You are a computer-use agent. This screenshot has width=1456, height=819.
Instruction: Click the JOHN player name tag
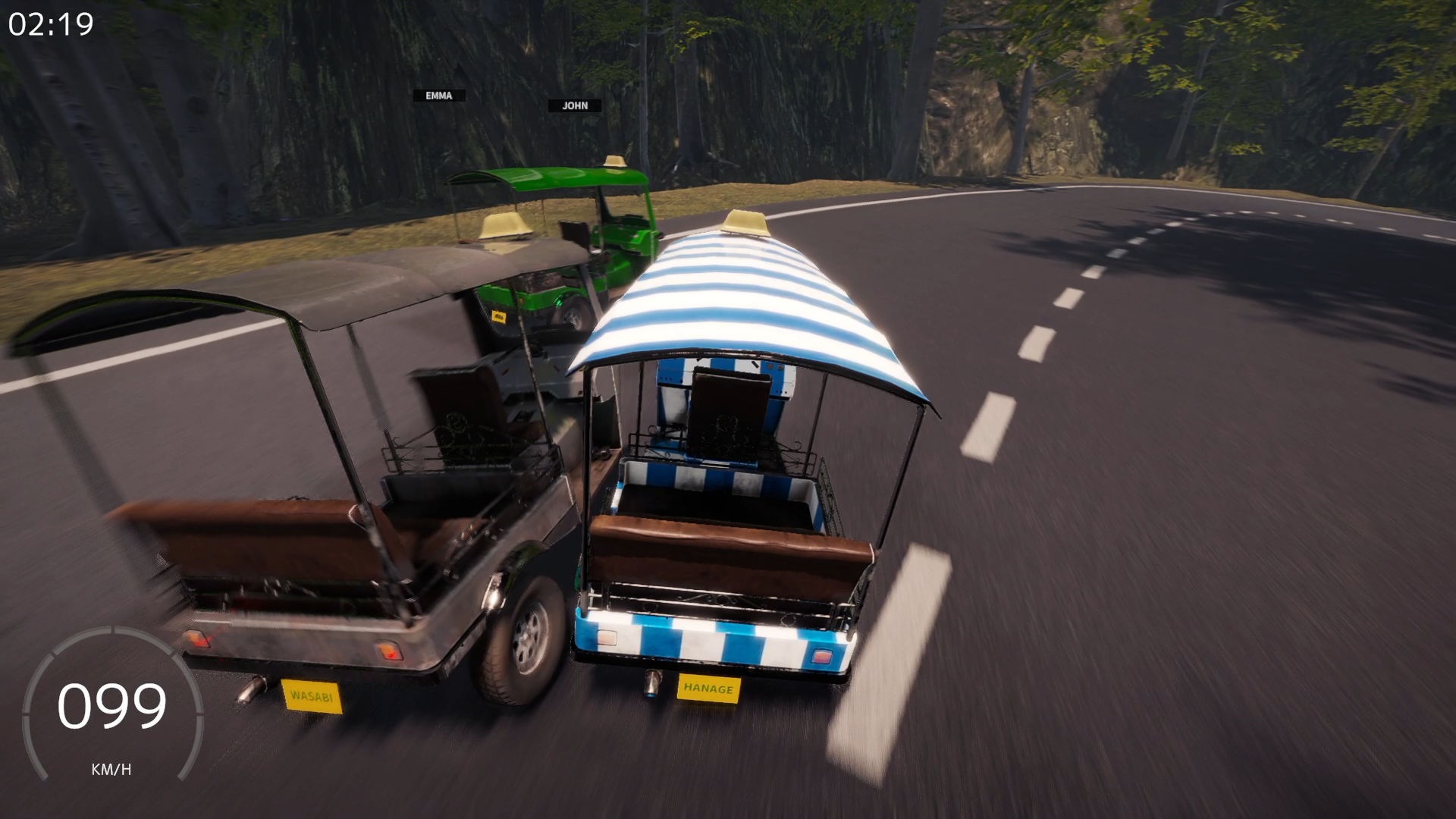[575, 105]
